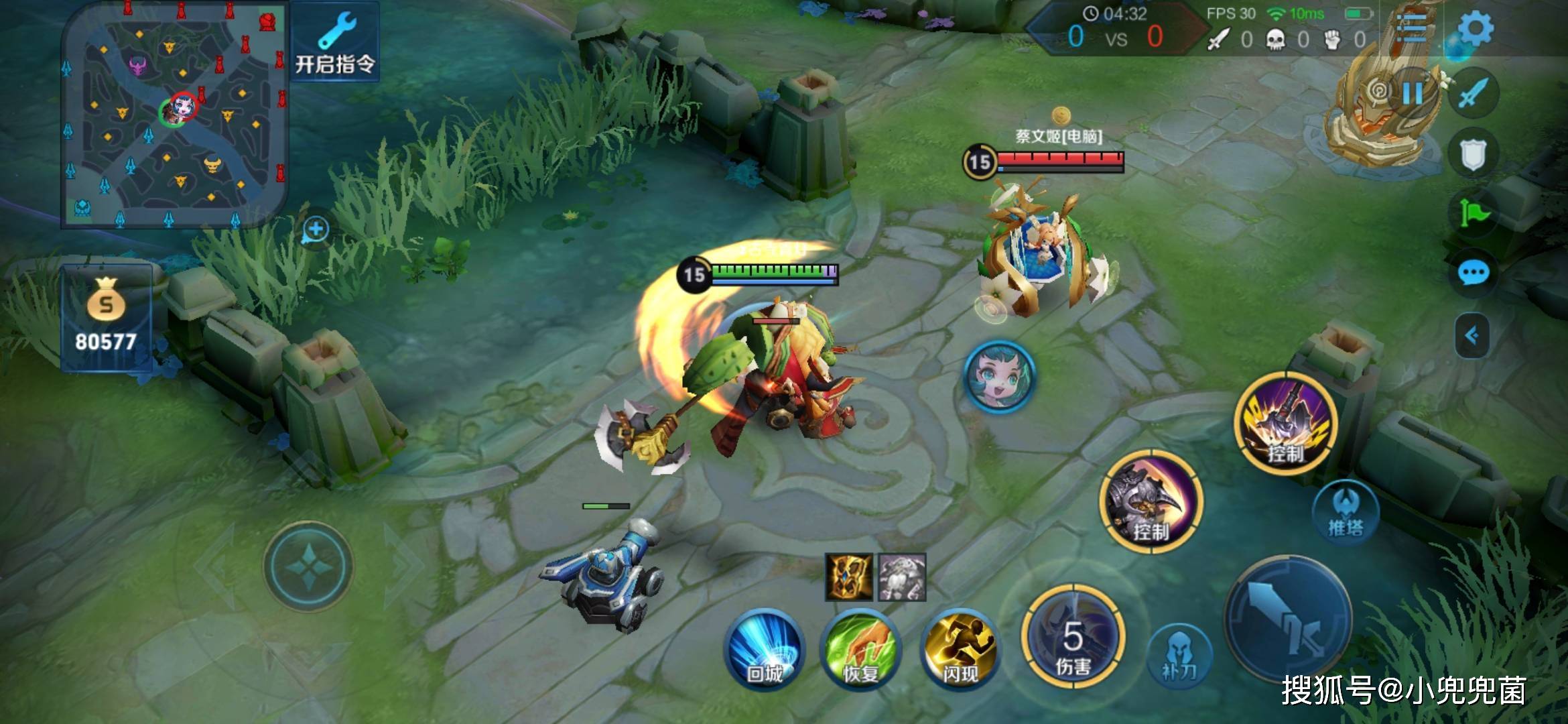
Task: Select the grey item icon above 闪现
Action: pos(902,577)
